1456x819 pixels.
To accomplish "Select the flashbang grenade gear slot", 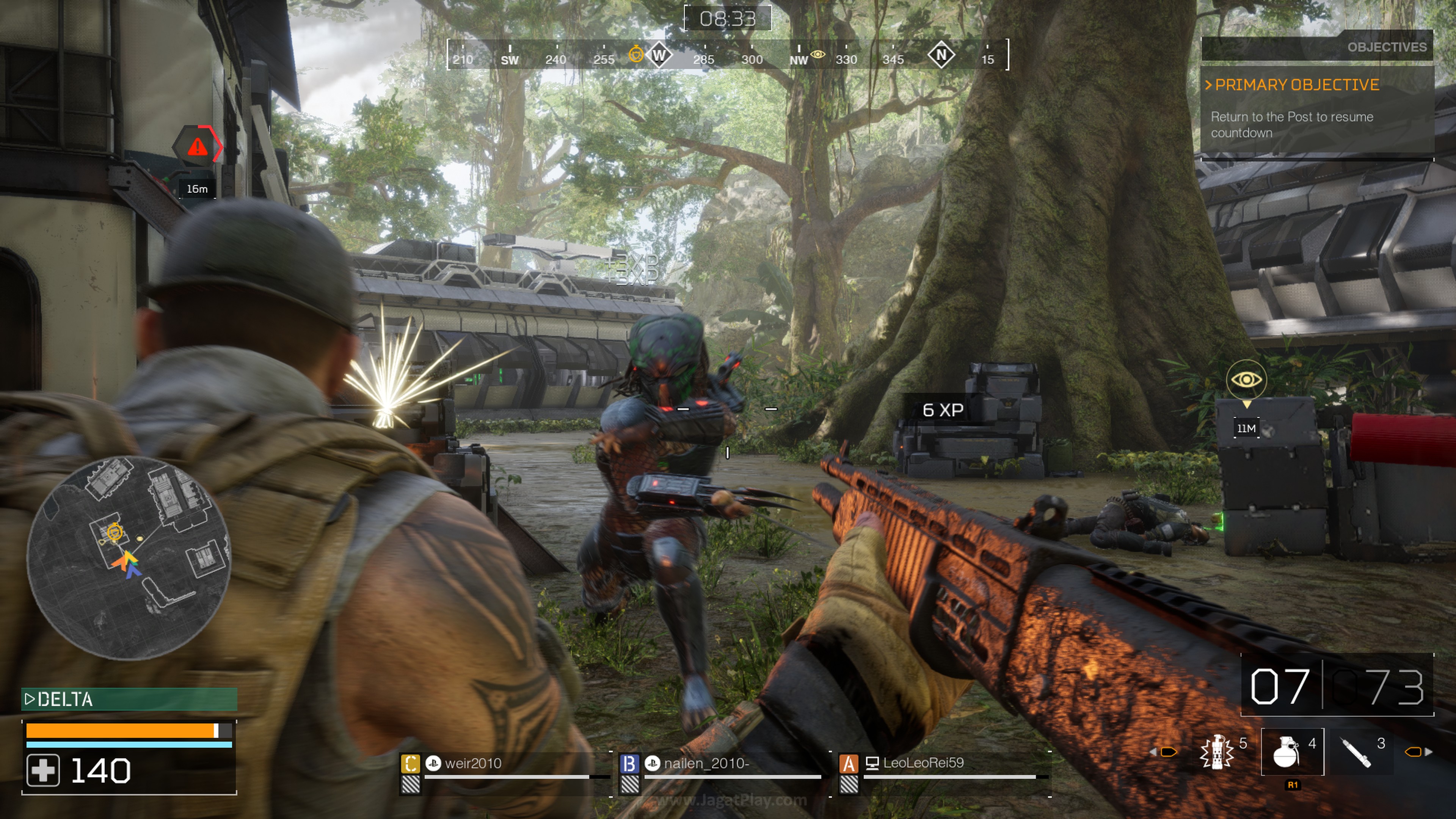I will tap(1216, 752).
